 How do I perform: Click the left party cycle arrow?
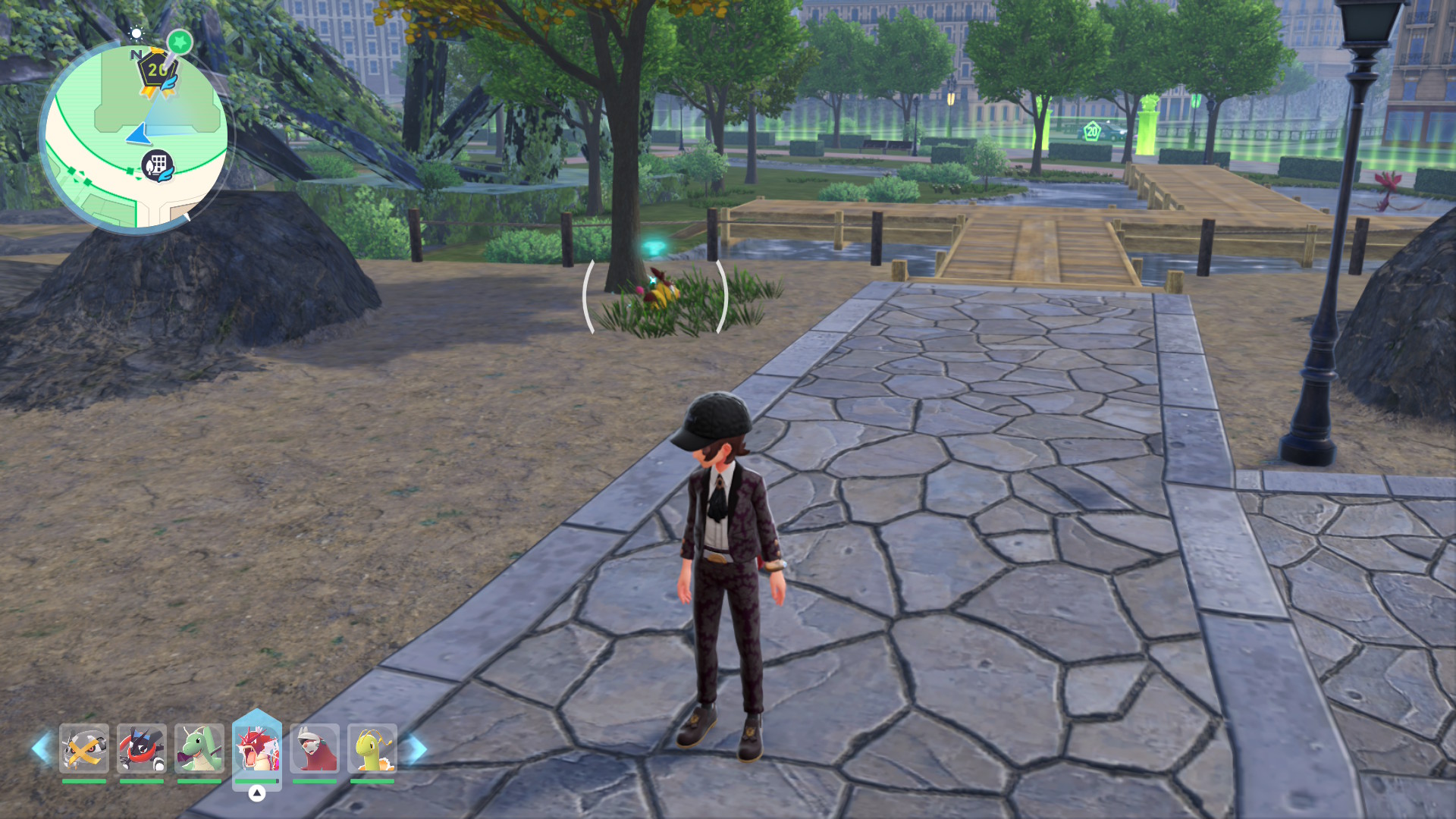[41, 748]
